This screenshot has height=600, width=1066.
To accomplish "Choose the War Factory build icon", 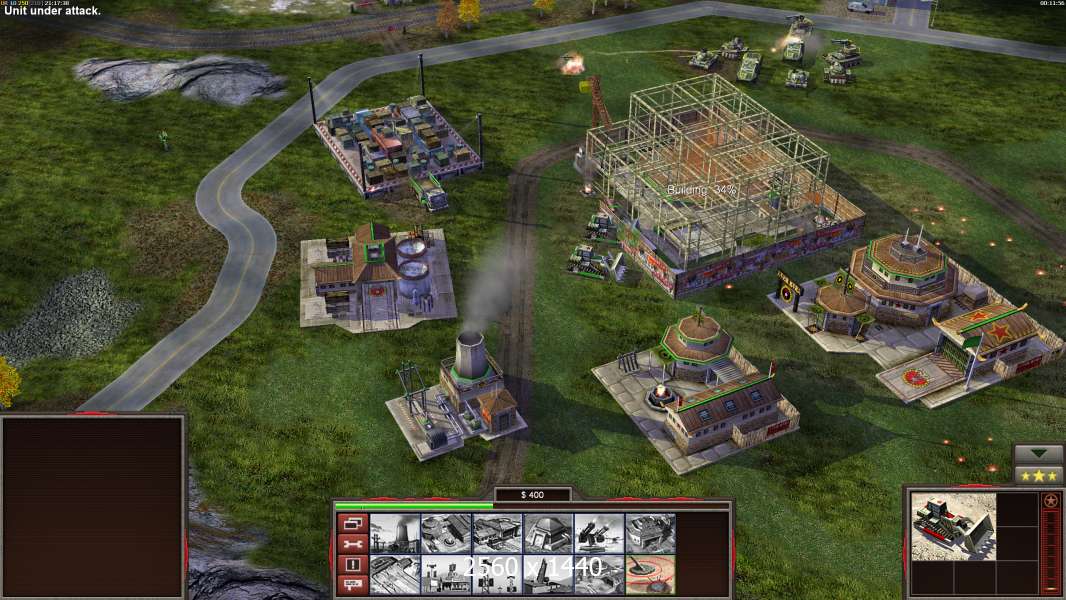I will coord(649,533).
